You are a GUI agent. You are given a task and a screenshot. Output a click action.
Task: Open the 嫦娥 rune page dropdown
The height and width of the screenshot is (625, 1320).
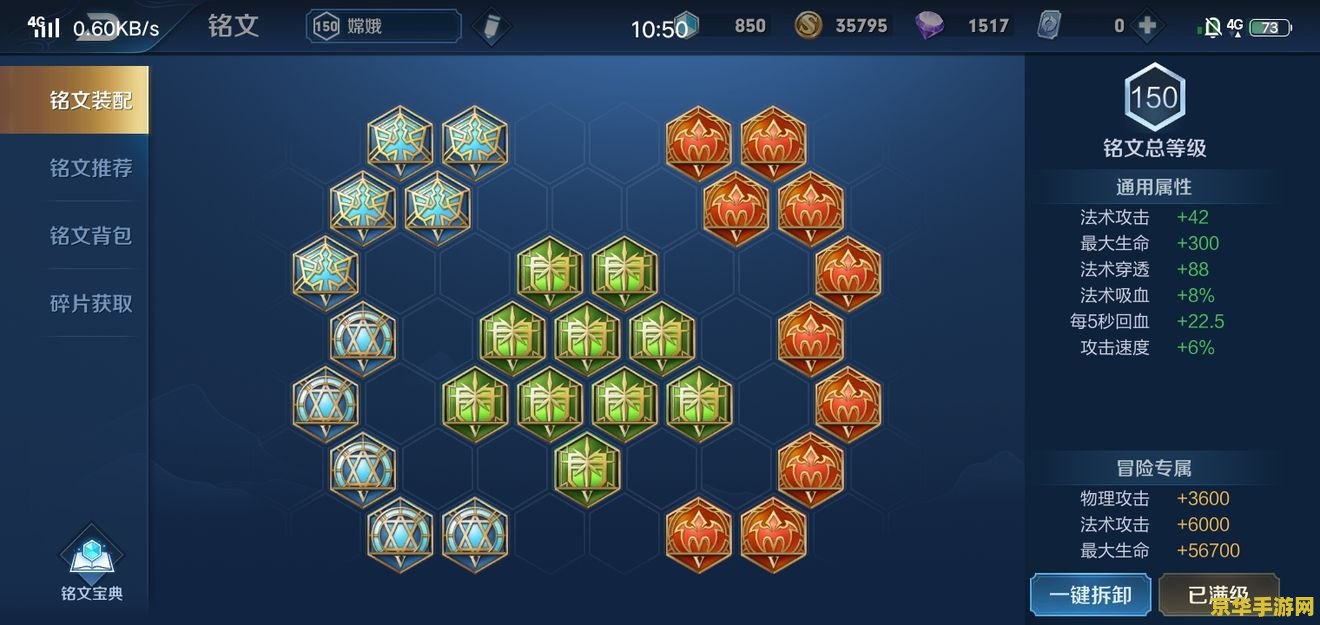tap(384, 26)
